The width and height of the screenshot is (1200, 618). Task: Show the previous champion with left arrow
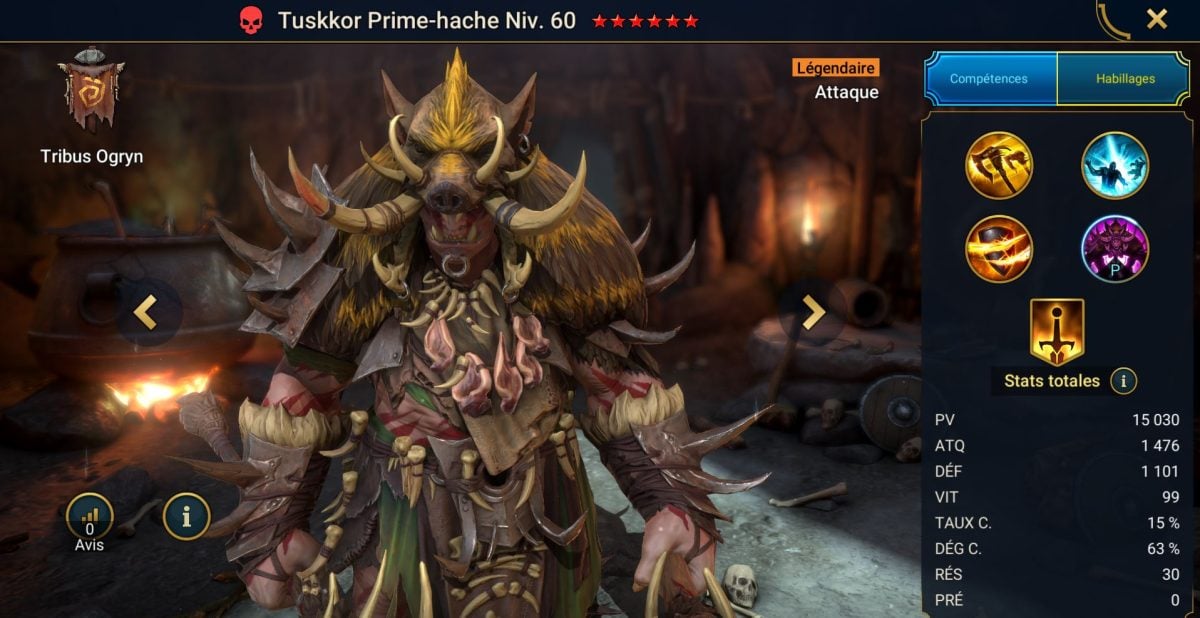146,313
